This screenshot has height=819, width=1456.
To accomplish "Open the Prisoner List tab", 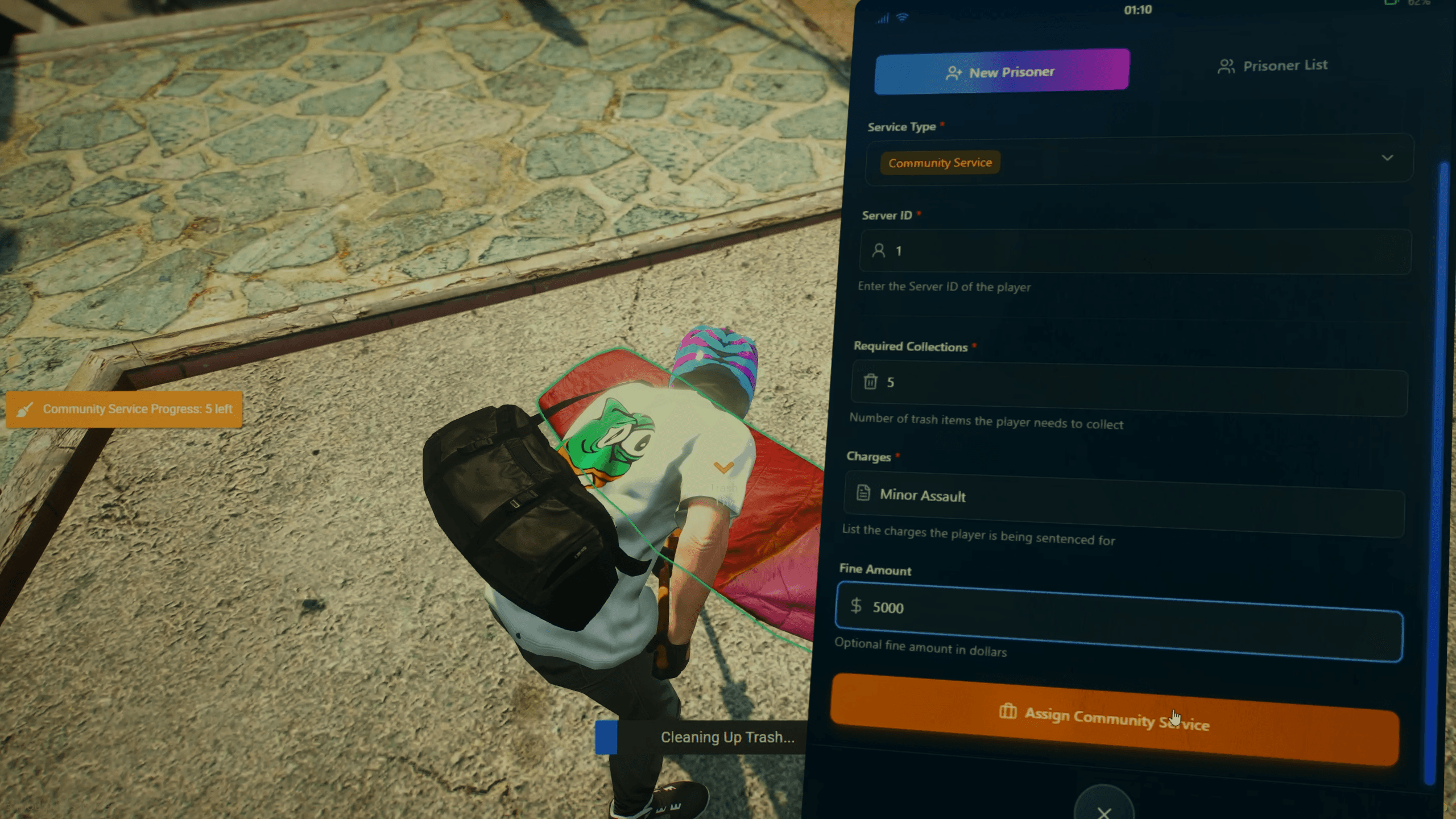I will tap(1273, 66).
